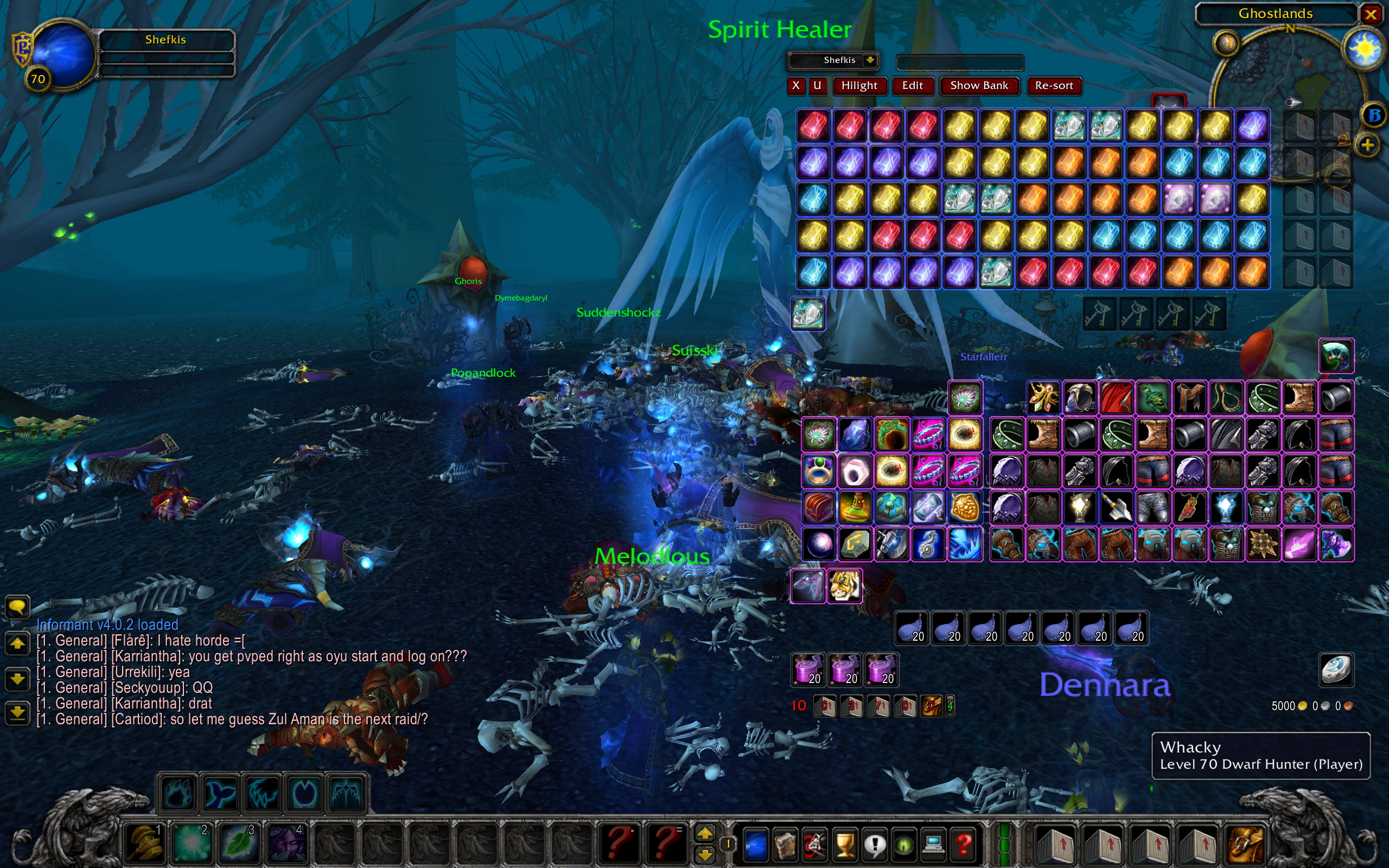The height and width of the screenshot is (868, 1389).
Task: Click the Hilight button
Action: point(859,86)
